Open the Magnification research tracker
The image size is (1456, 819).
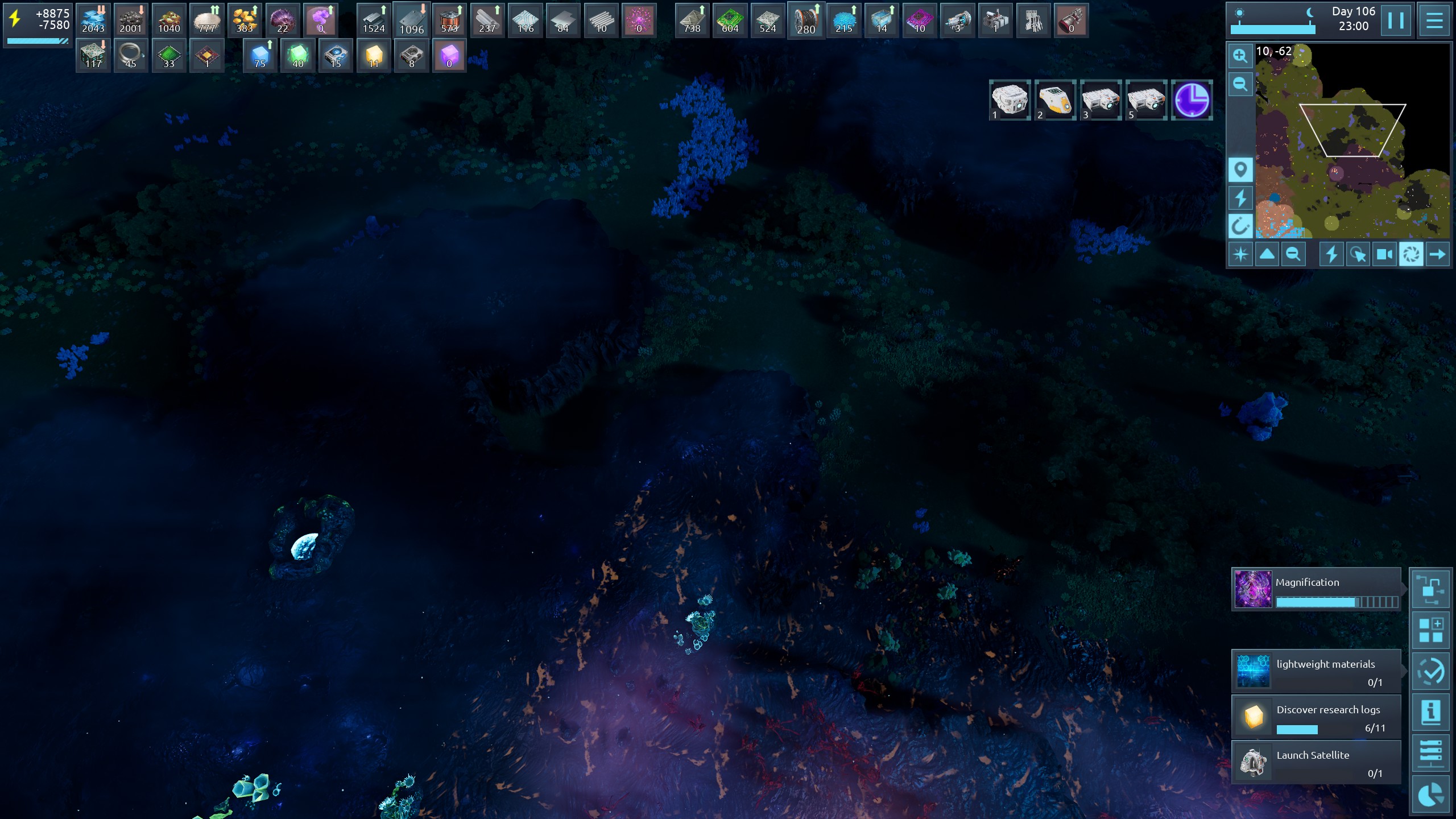pos(1316,589)
